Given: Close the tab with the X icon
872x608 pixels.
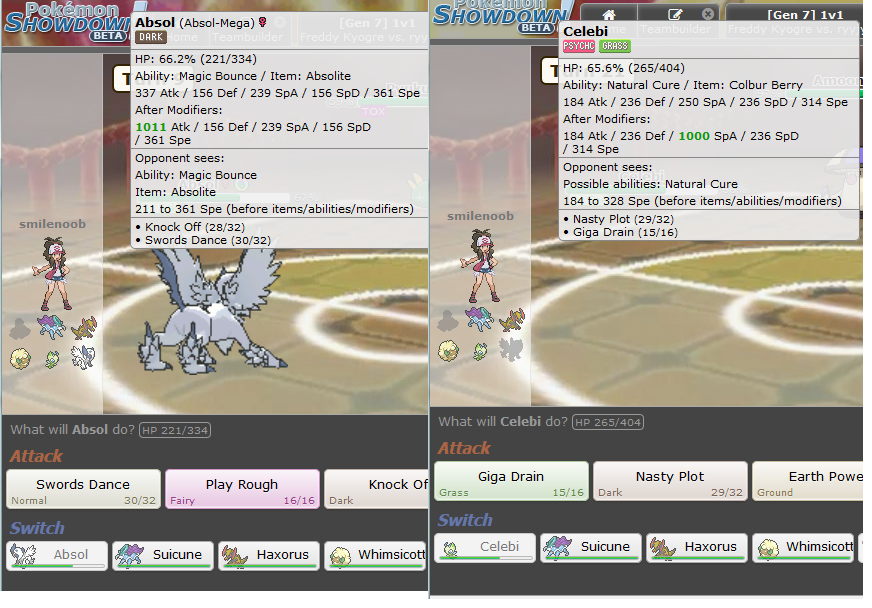Looking at the screenshot, I should [x=708, y=14].
